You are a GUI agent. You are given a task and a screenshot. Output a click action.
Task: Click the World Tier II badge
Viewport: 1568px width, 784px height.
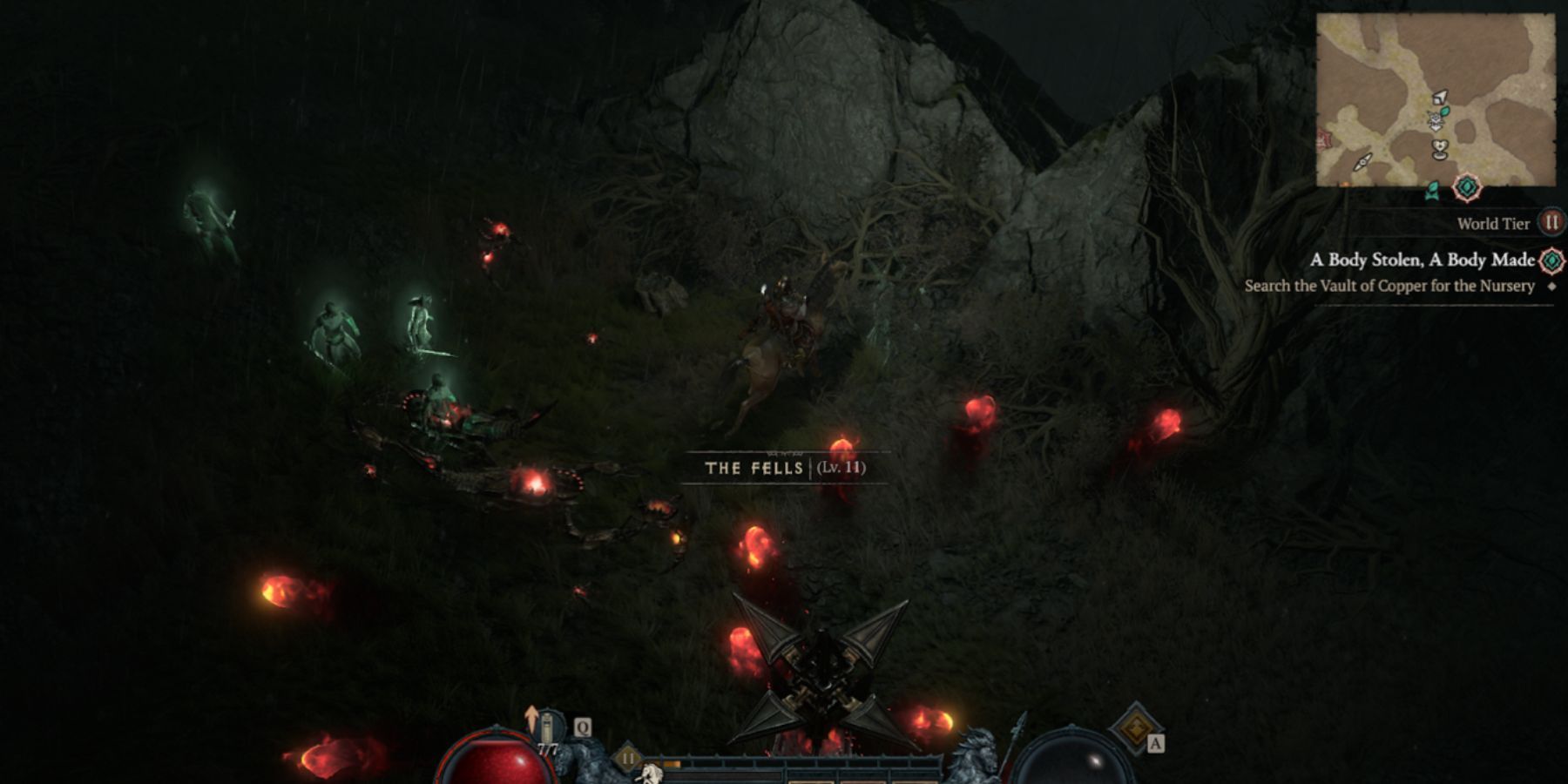pyautogui.click(x=1551, y=223)
